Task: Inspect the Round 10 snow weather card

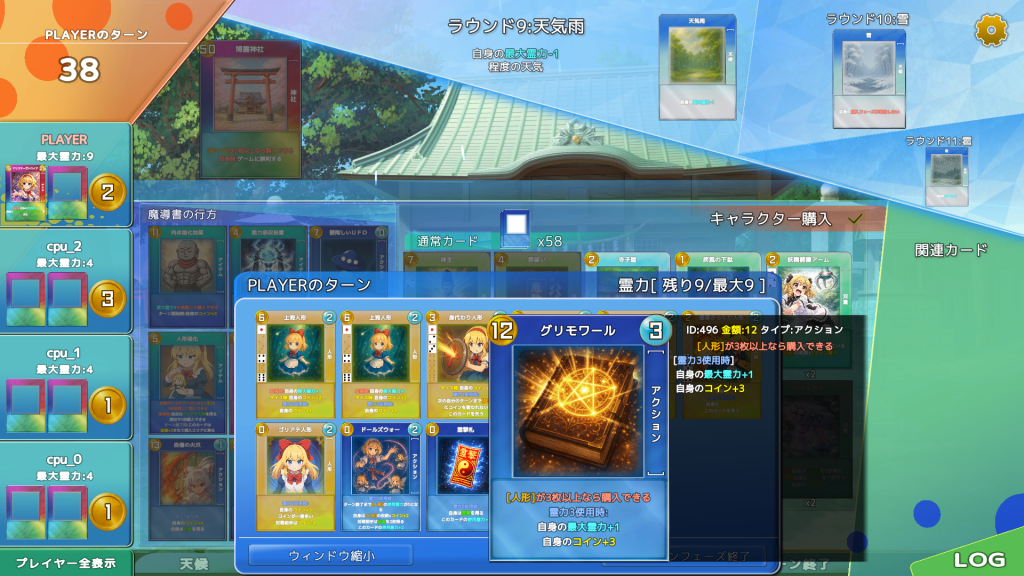Action: click(868, 78)
